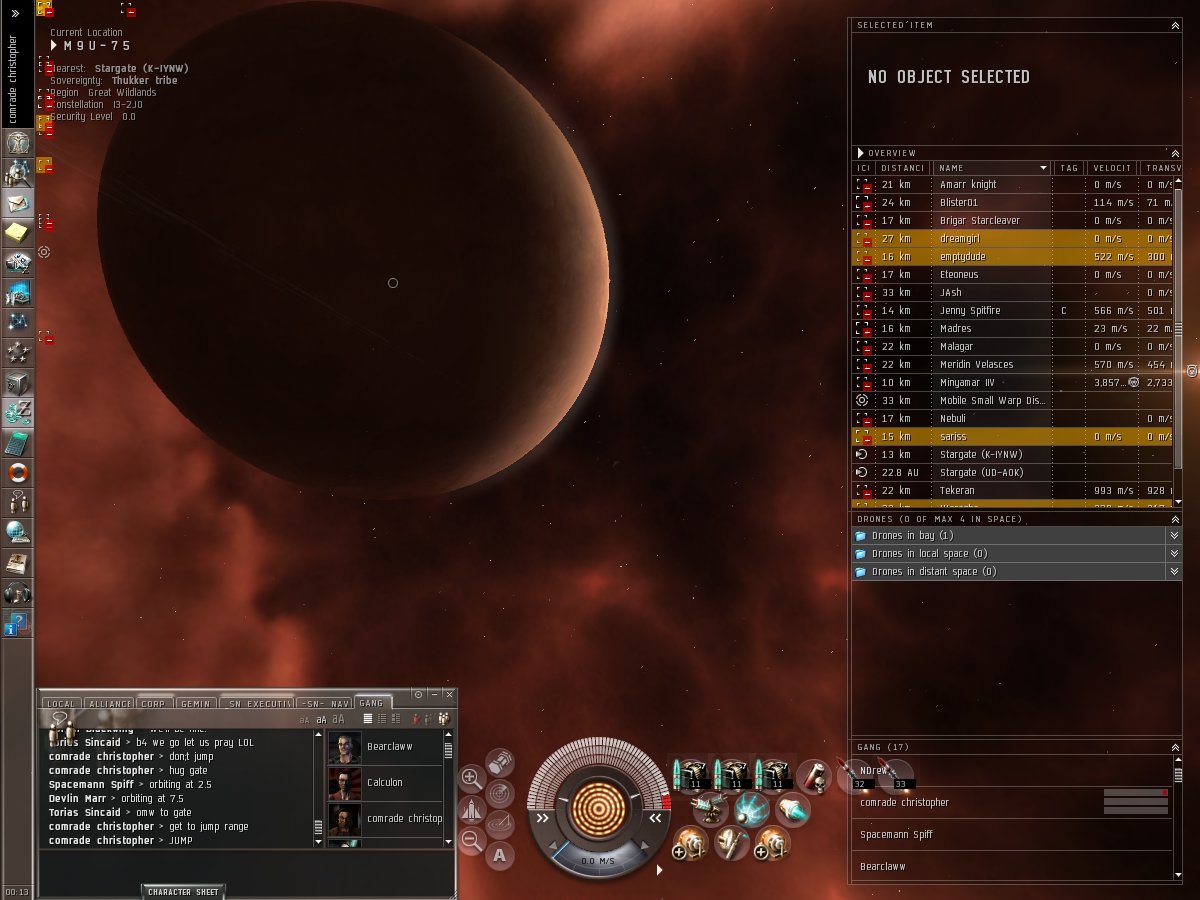Screen dimensions: 1200x900
Task: Select the Corp chat tab
Action: pyautogui.click(x=153, y=704)
